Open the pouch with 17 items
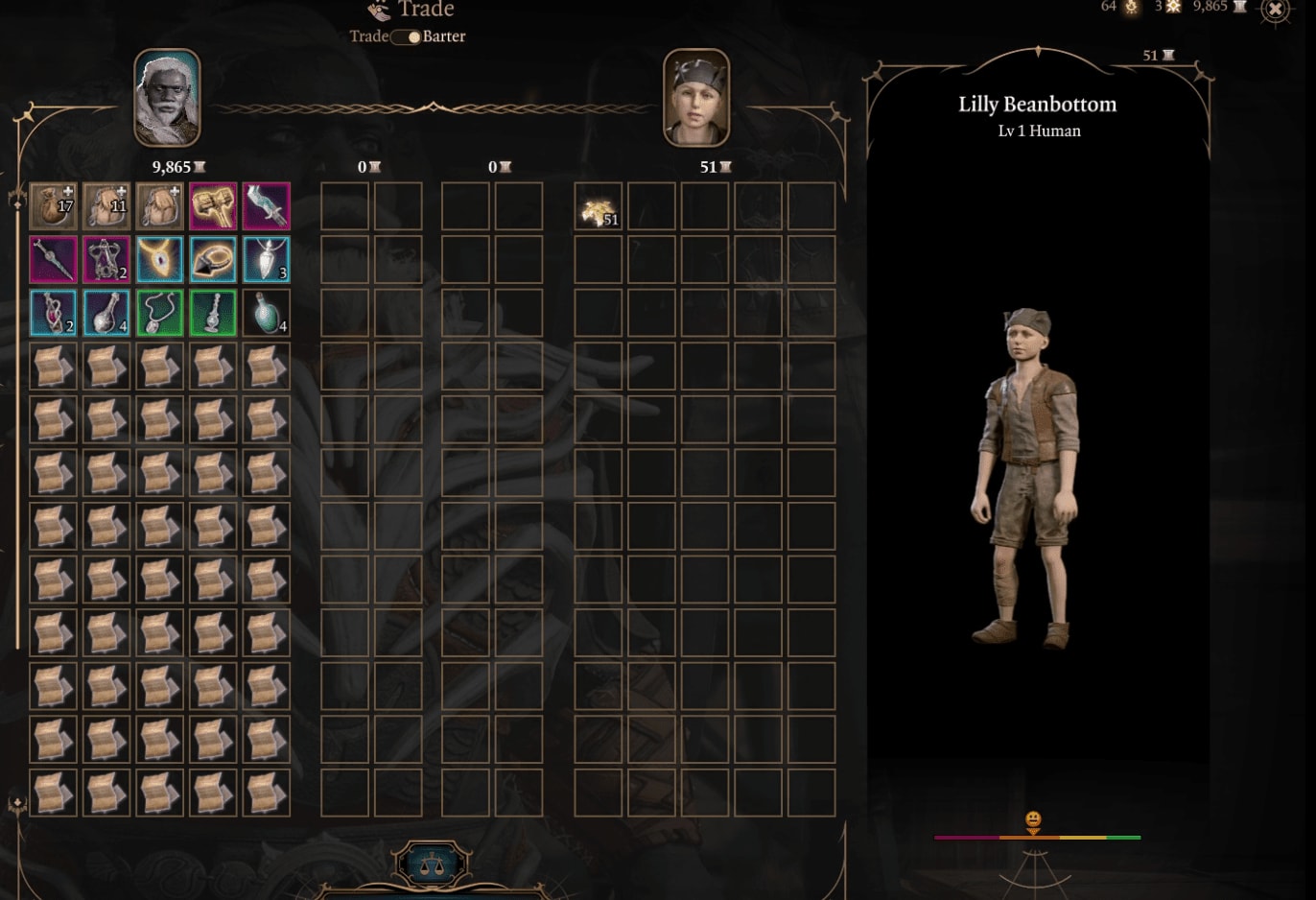1316x900 pixels. [54, 207]
